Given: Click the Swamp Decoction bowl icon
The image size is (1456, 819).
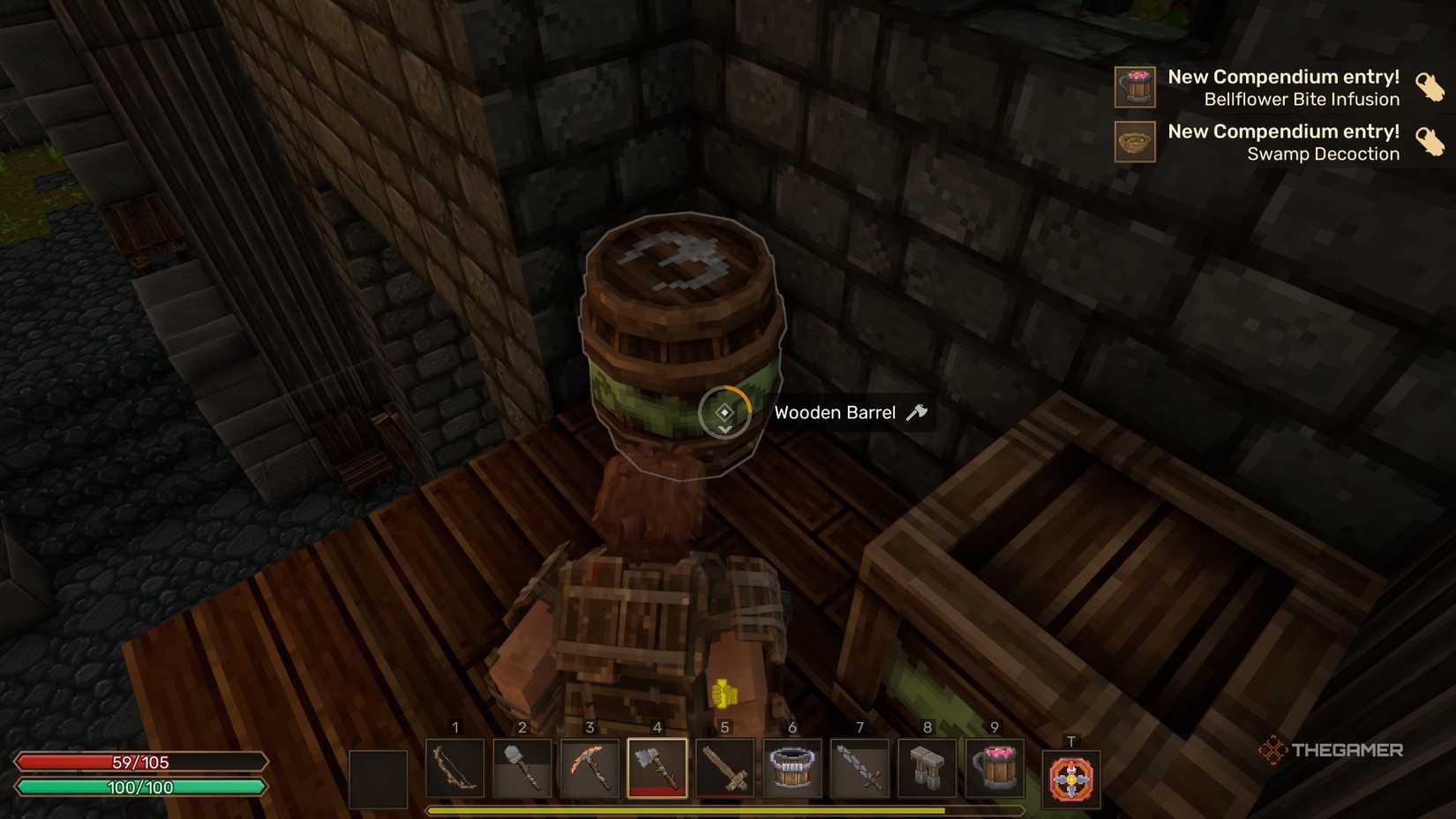Looking at the screenshot, I should tap(1136, 142).
